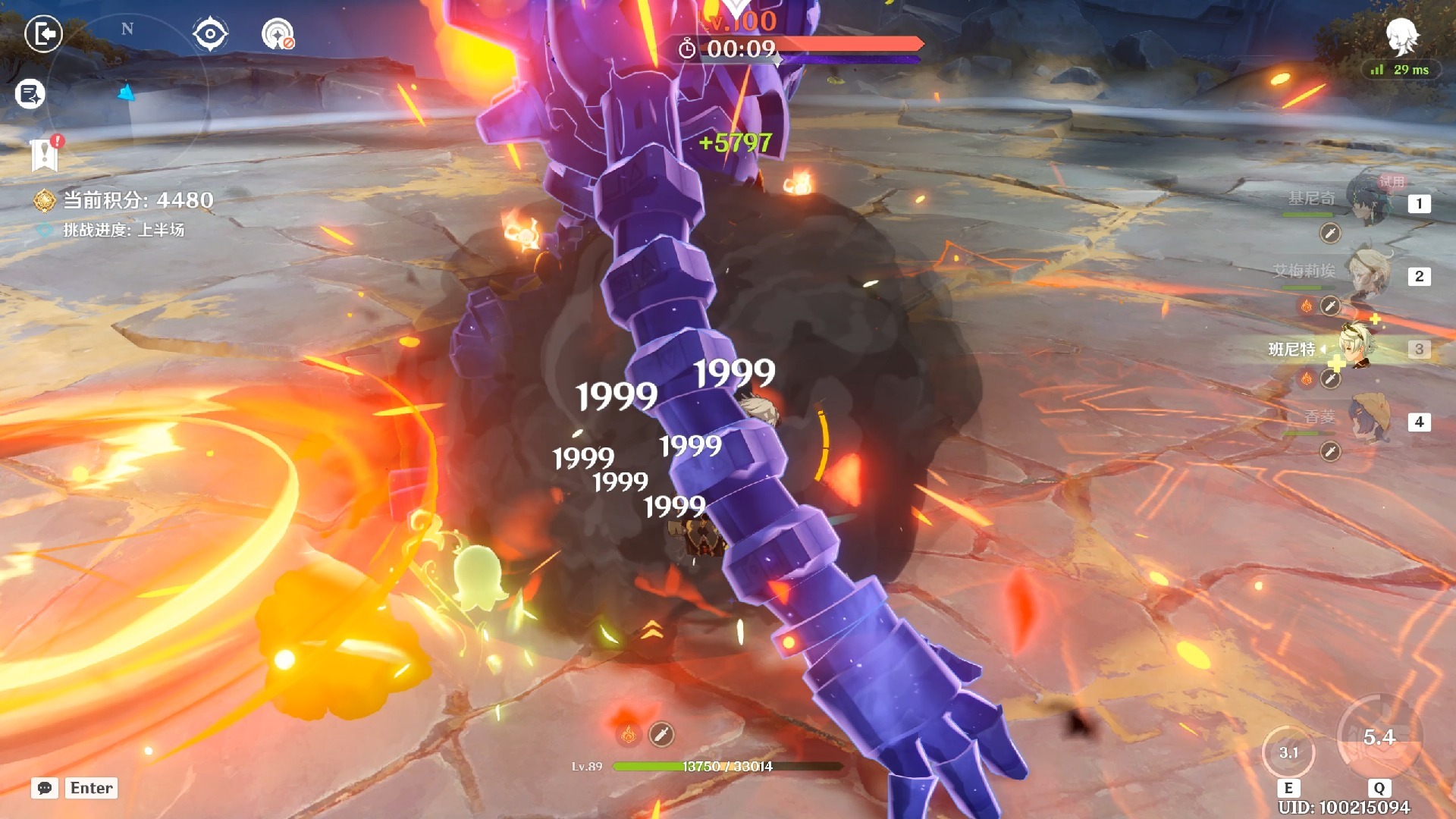
Task: Open the chat speech bubble
Action: pyautogui.click(x=45, y=788)
